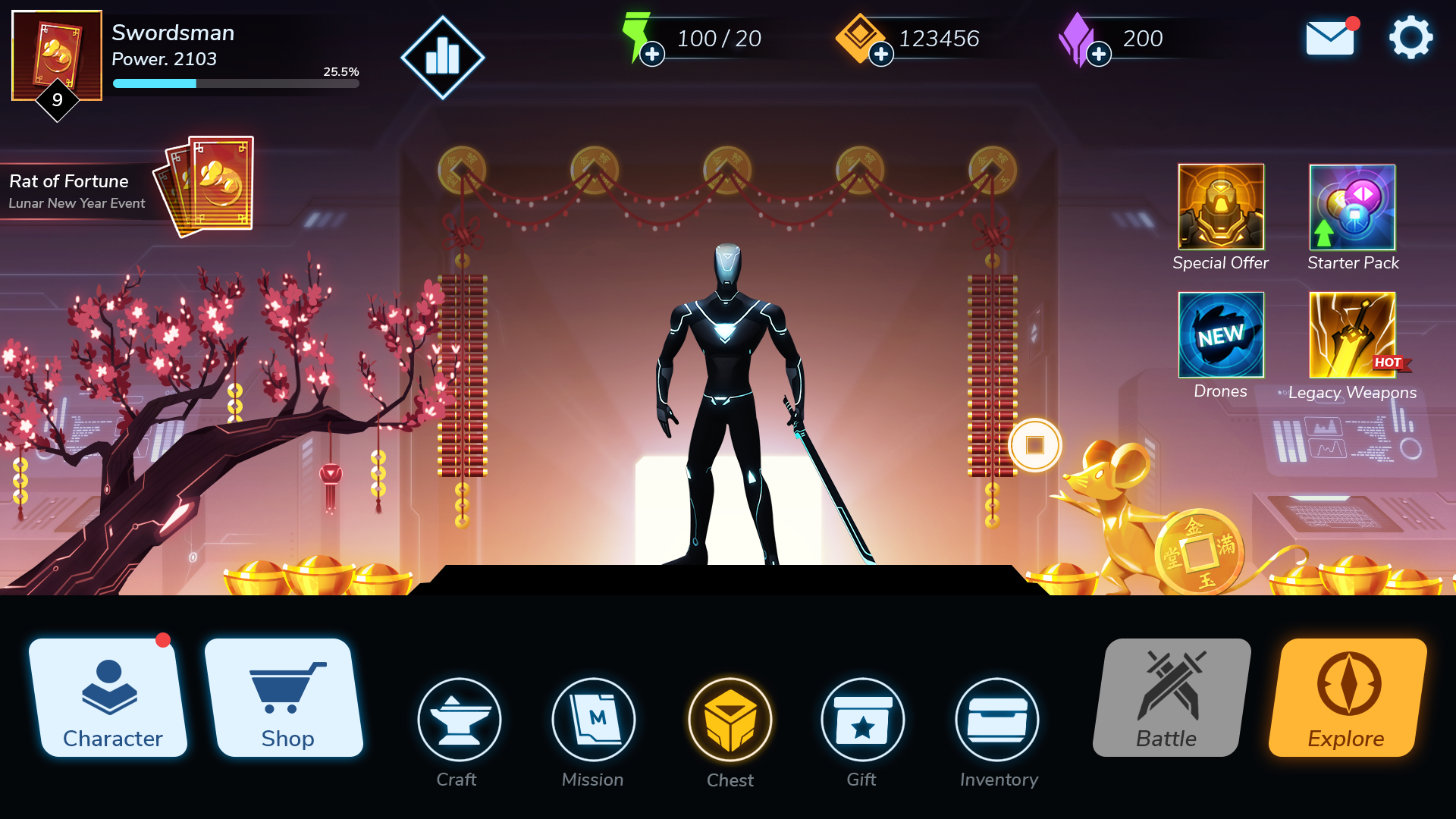1456x819 pixels.
Task: Open the Inventory
Action: (x=997, y=719)
